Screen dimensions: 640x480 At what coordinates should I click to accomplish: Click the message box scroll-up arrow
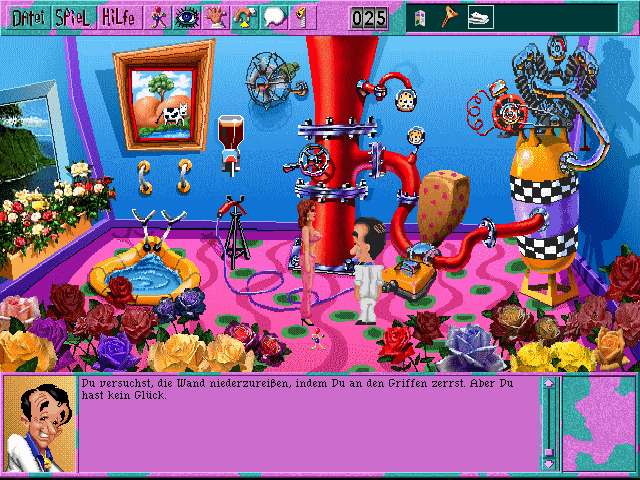tap(548, 384)
